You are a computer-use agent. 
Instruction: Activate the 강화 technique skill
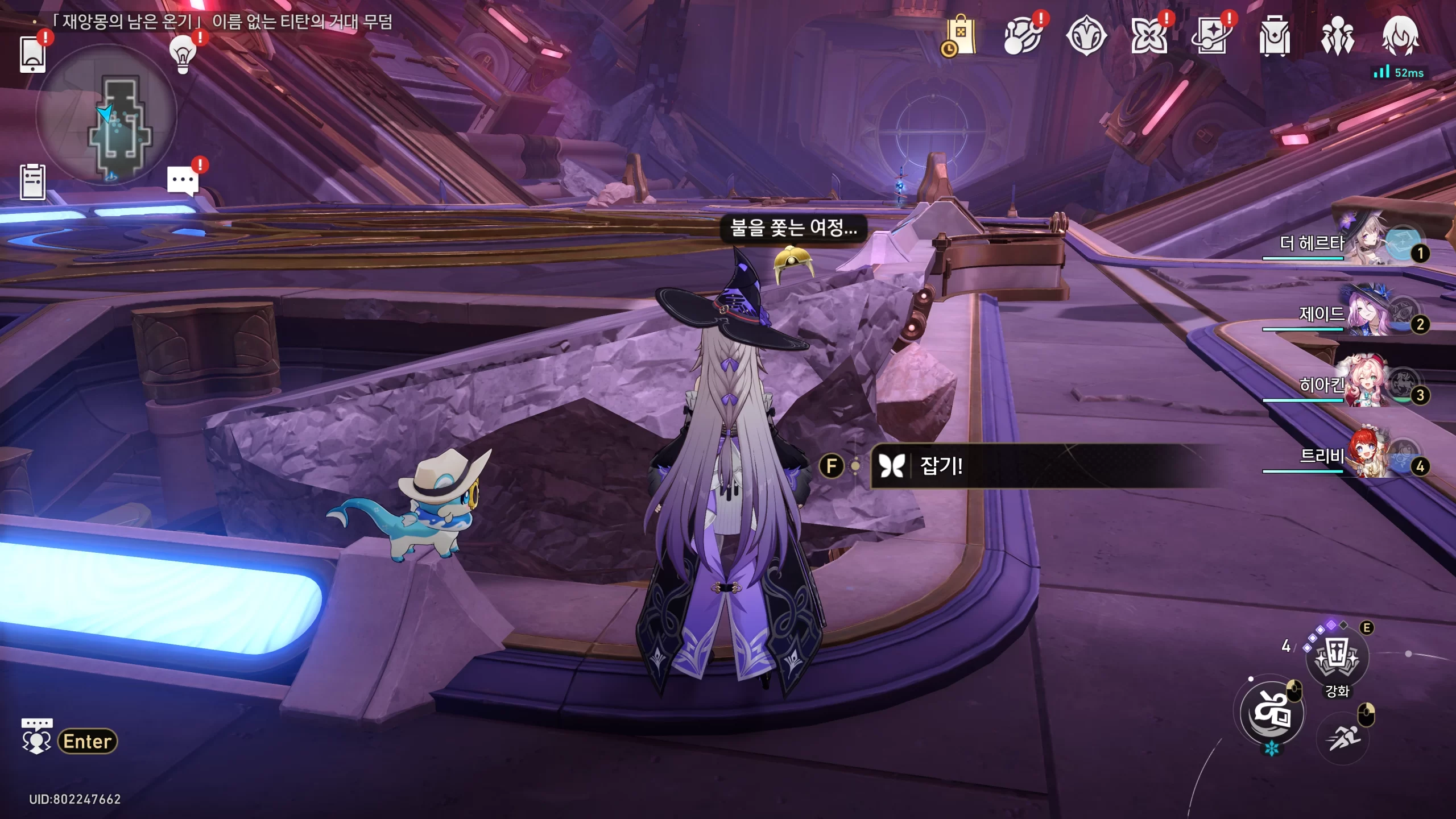[x=1337, y=658]
